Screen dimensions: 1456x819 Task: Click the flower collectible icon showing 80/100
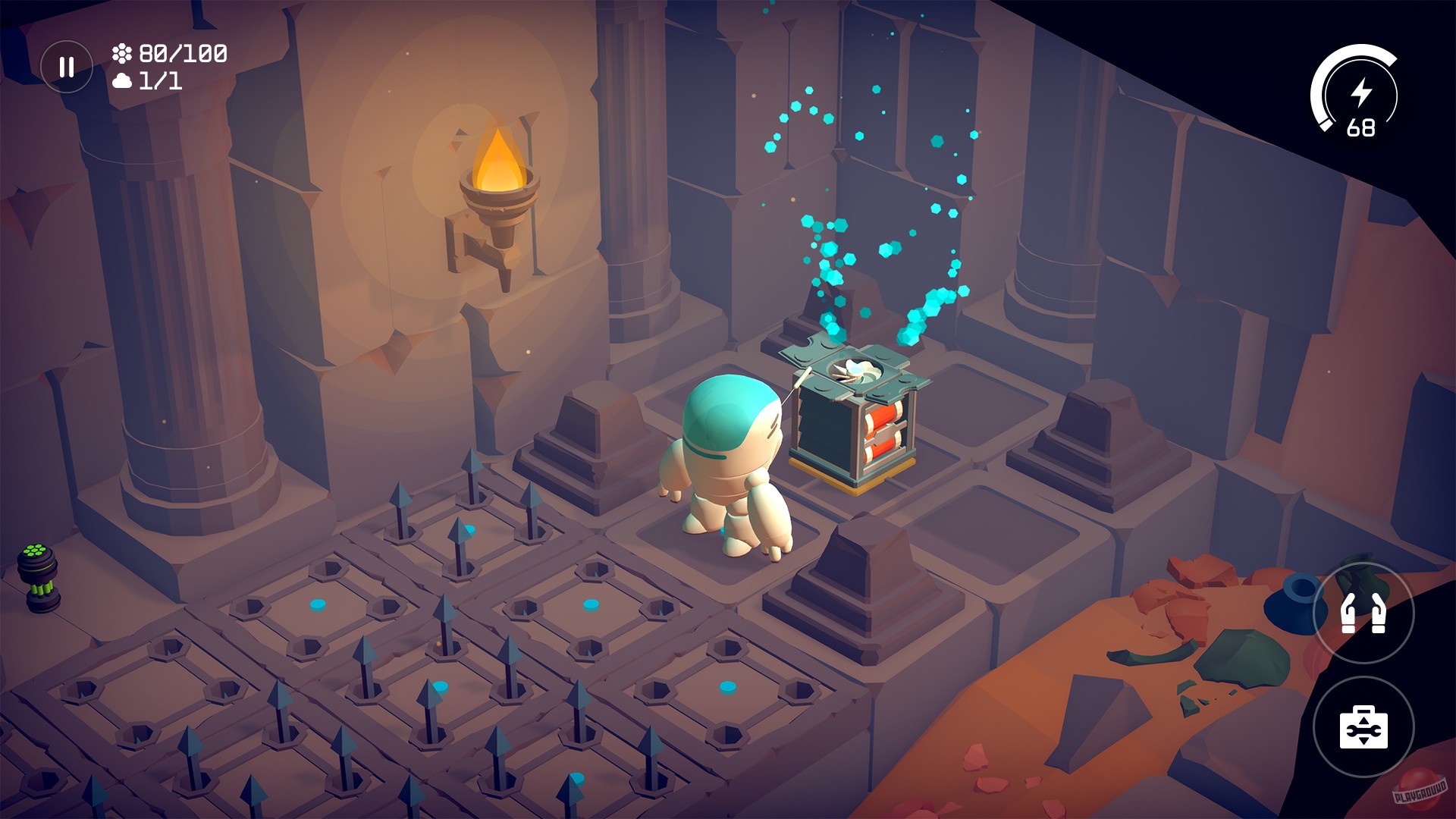pyautogui.click(x=121, y=53)
